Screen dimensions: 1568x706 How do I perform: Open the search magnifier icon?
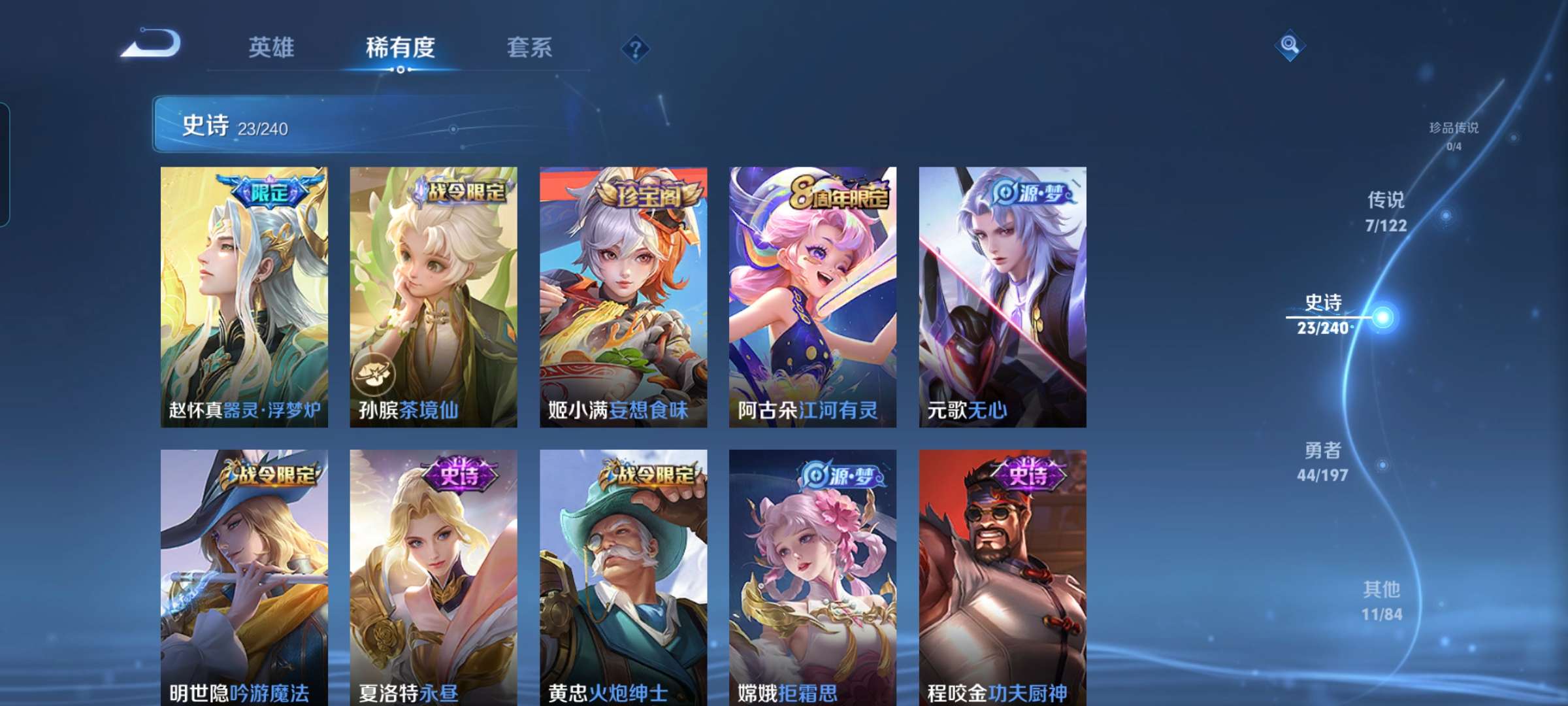1289,44
